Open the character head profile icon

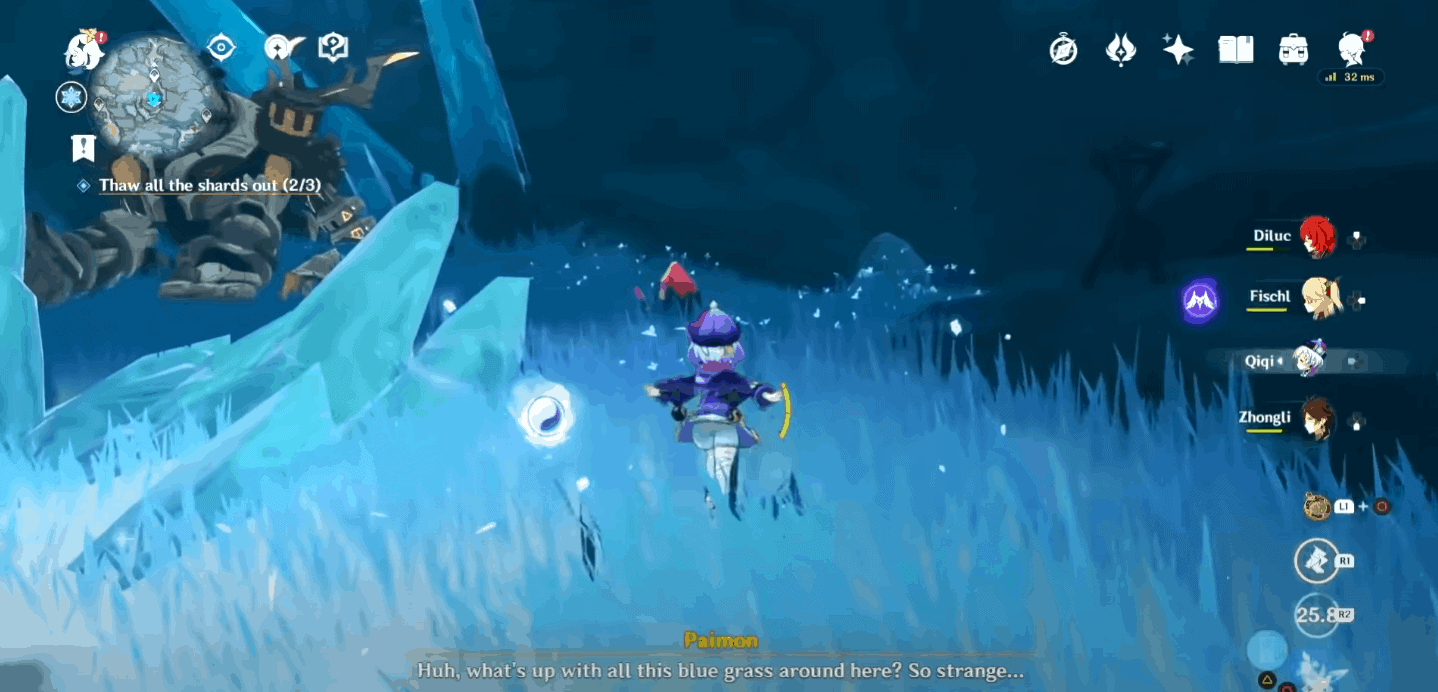1352,49
